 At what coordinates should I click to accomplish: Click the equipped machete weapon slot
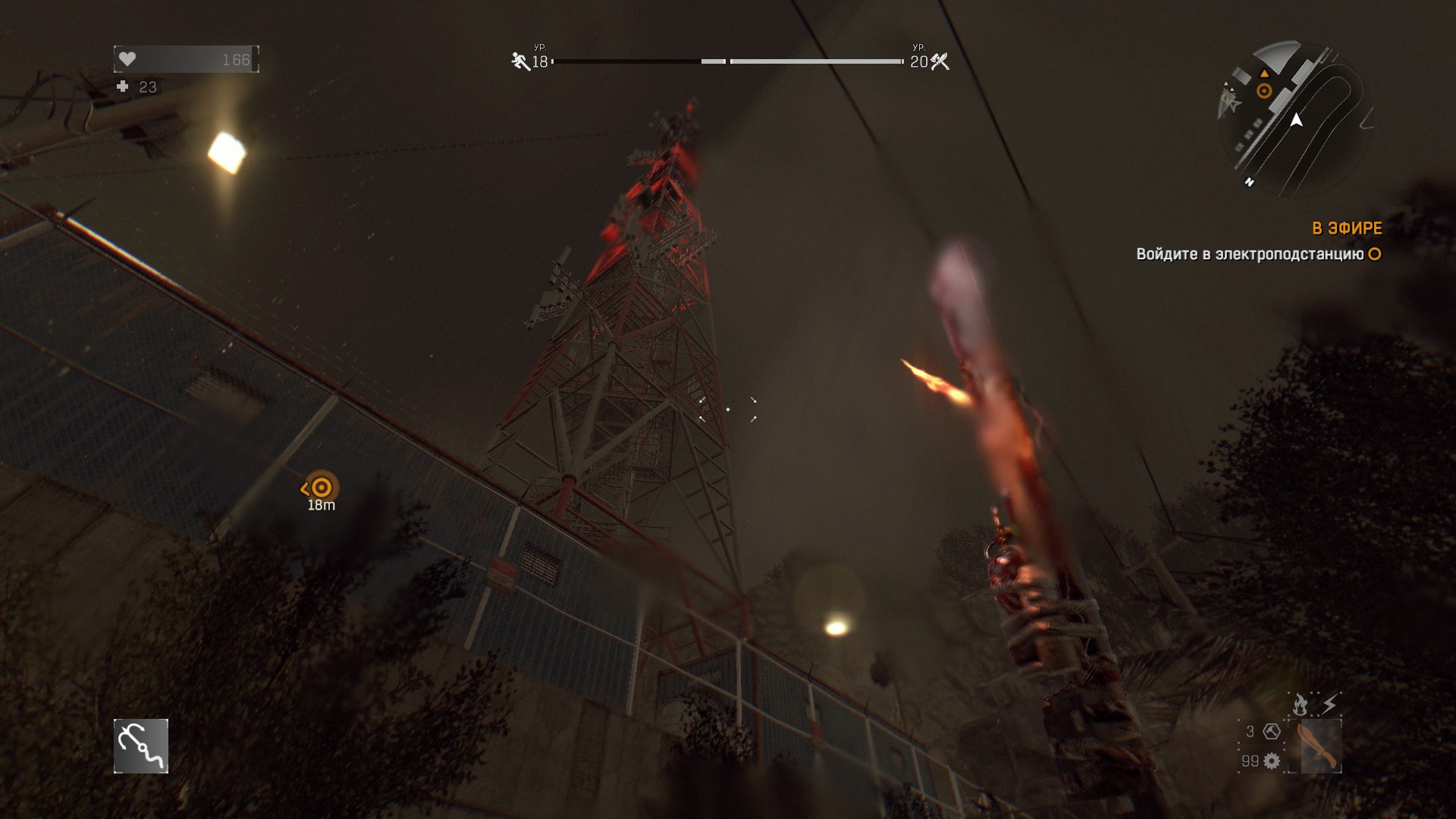1320,746
